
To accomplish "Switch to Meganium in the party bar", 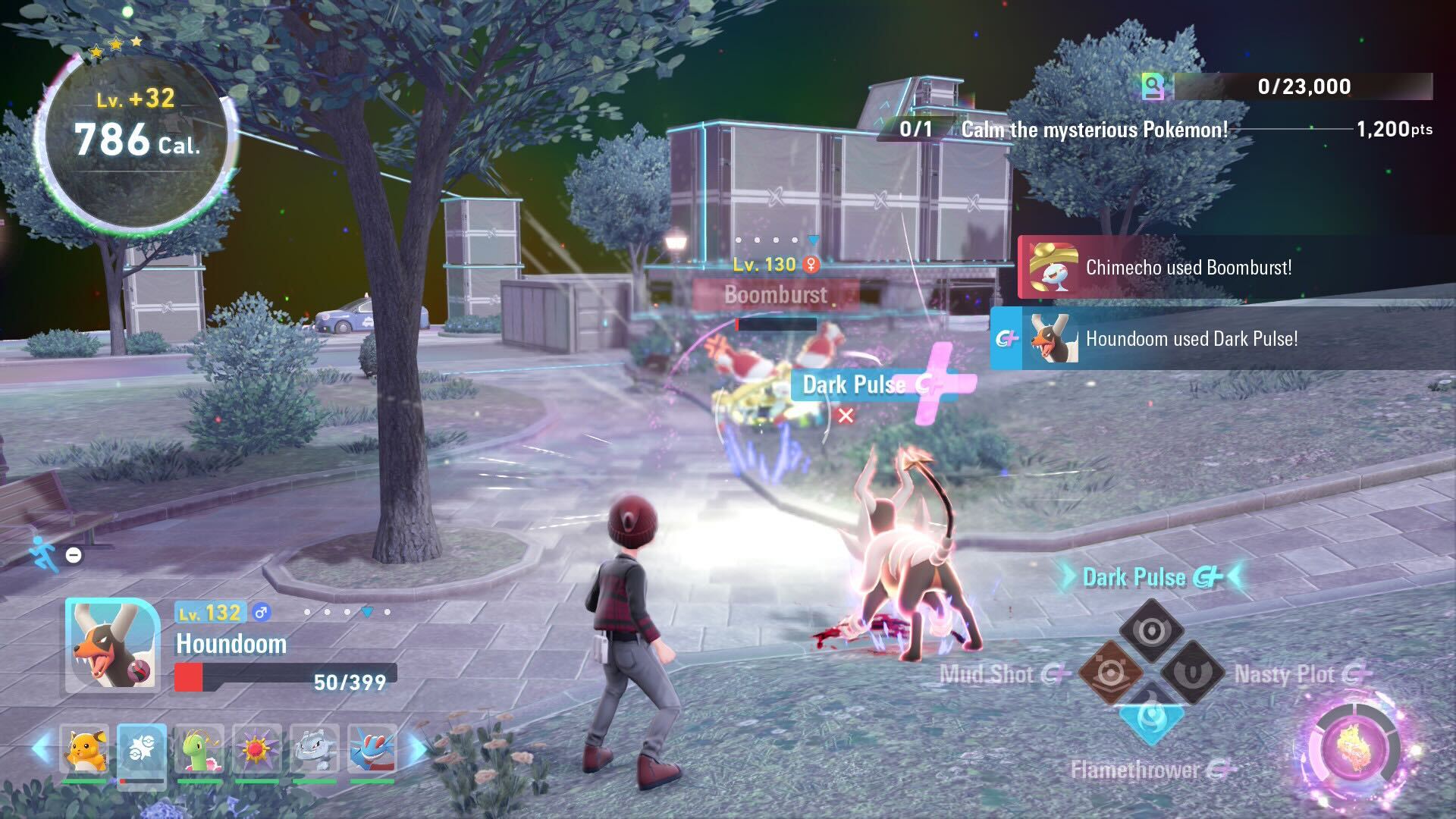I will click(199, 749).
